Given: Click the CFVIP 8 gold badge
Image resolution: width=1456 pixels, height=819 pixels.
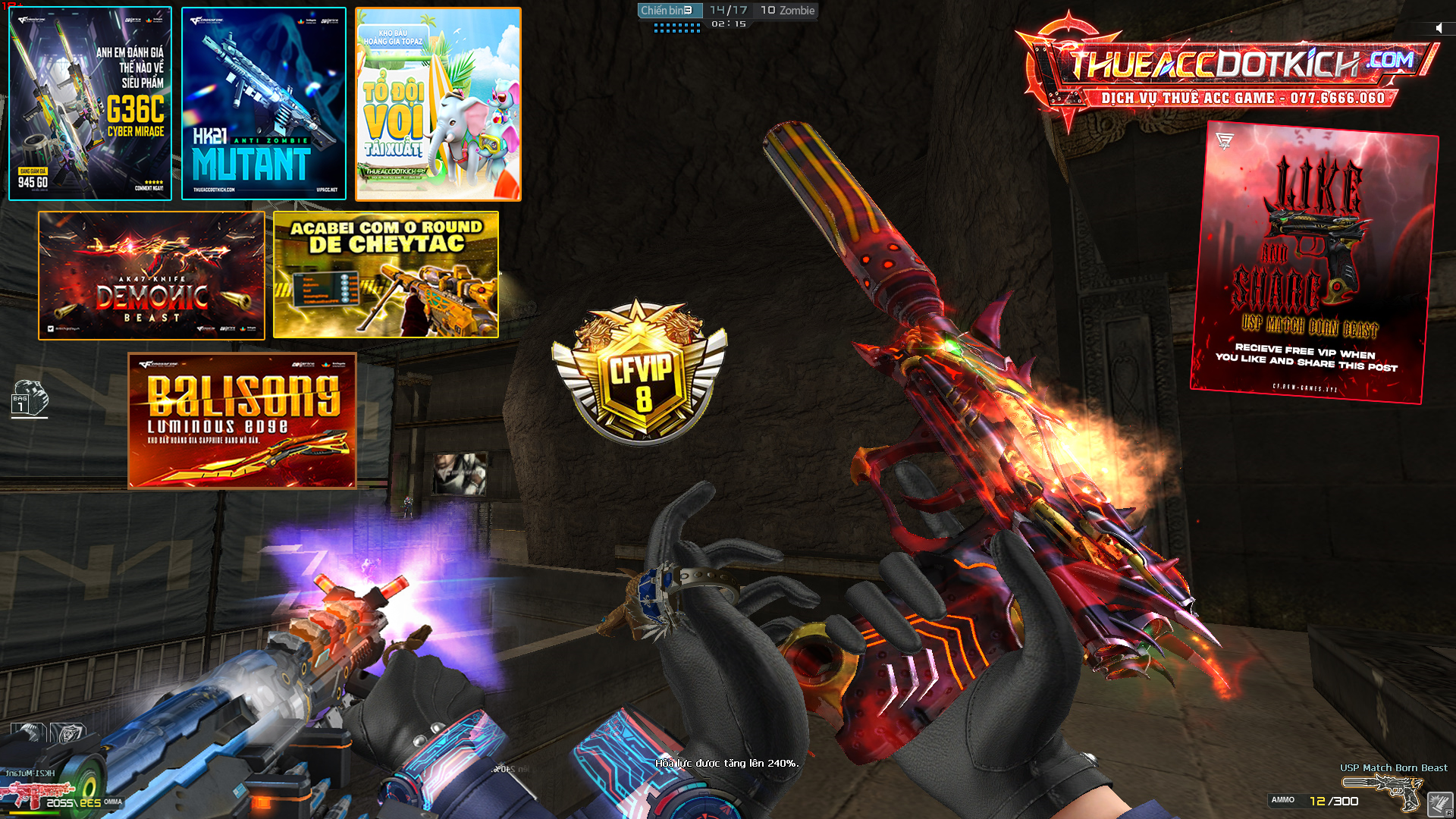Looking at the screenshot, I should tap(639, 372).
